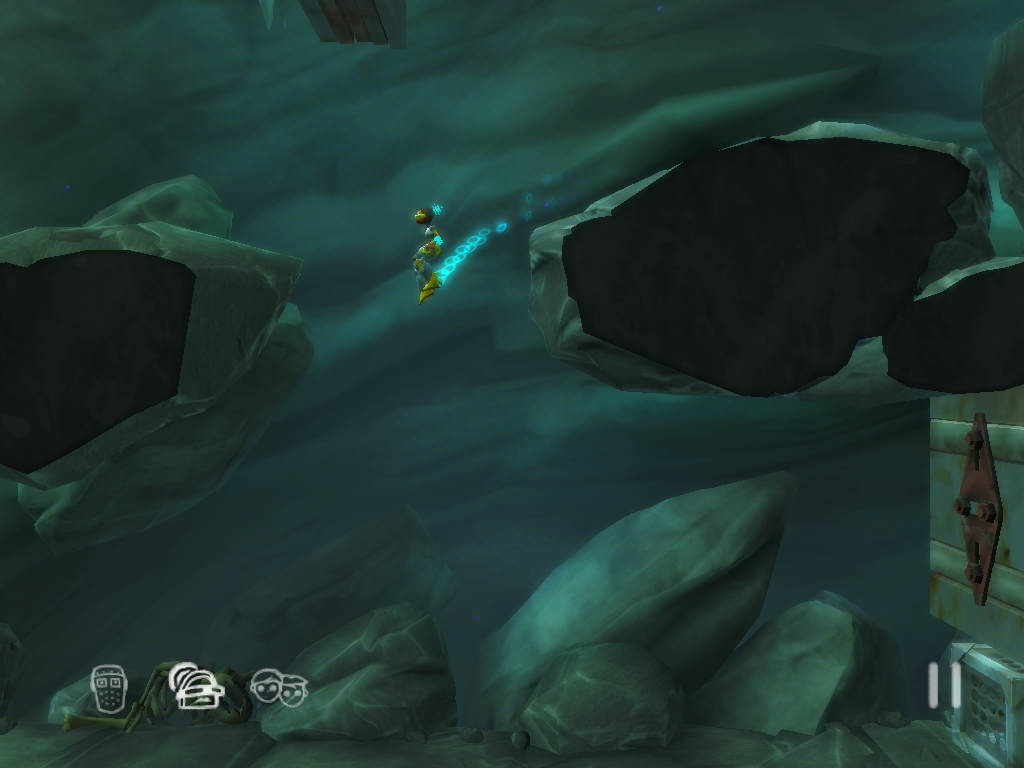Choose the two kids faces icon

[279, 688]
